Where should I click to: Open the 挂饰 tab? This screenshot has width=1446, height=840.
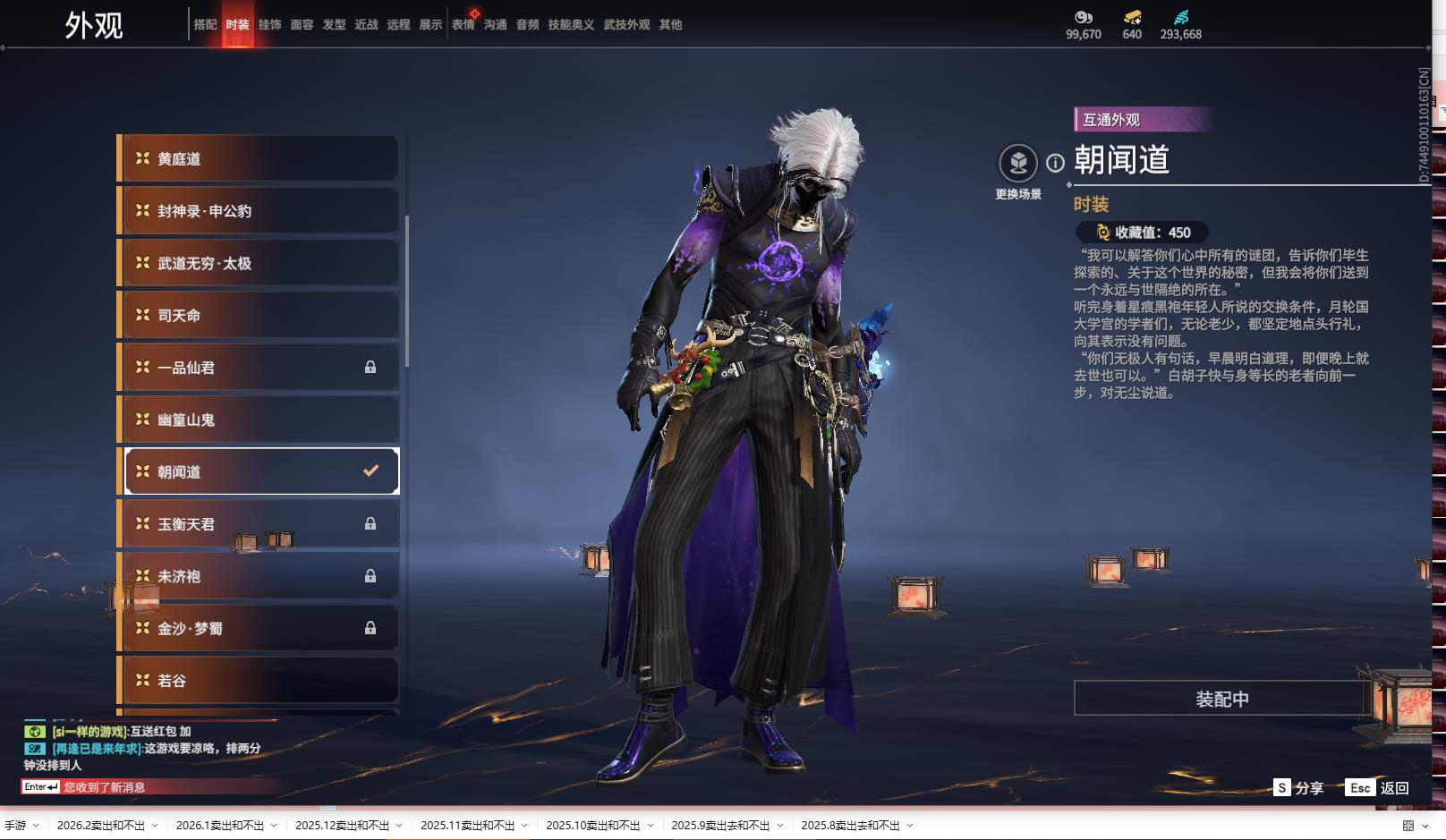(269, 25)
